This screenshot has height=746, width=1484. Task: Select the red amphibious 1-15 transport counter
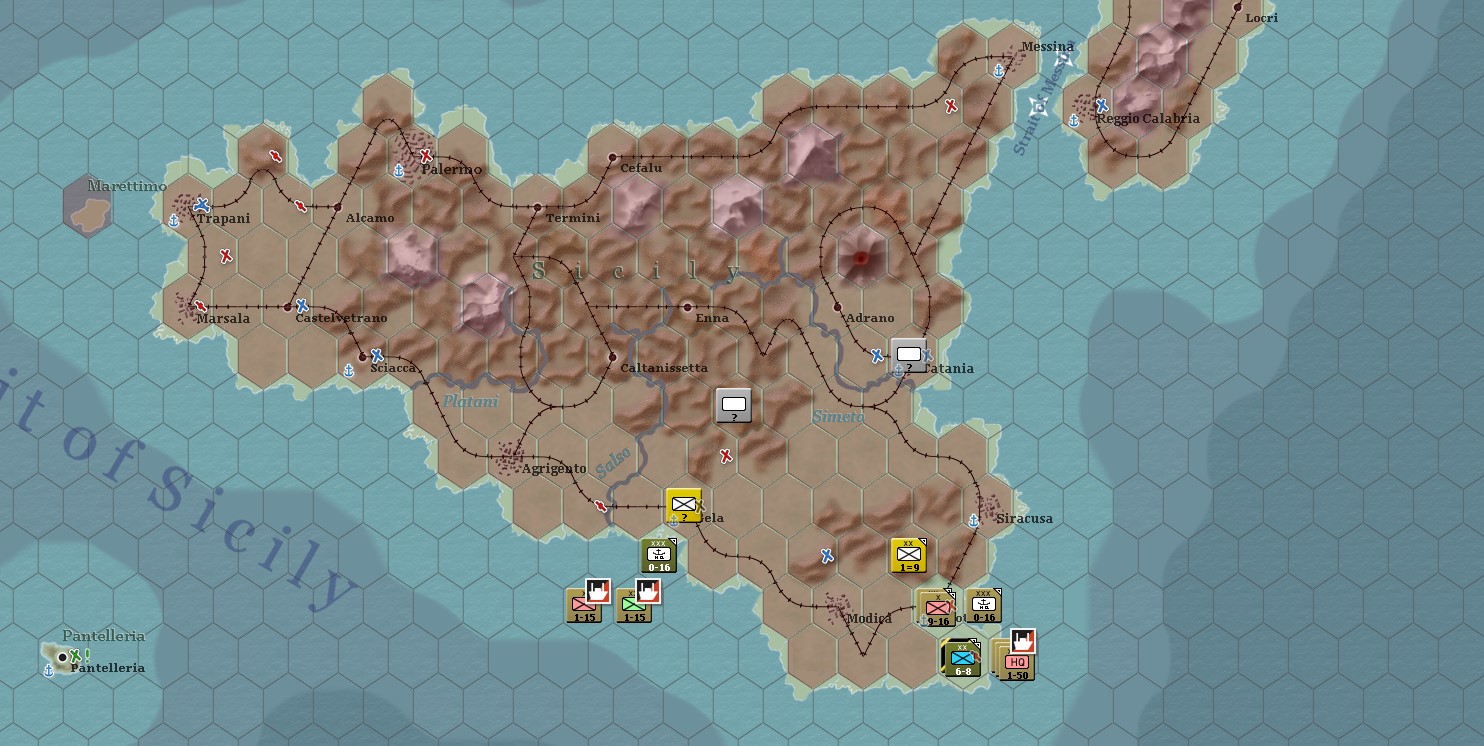584,604
